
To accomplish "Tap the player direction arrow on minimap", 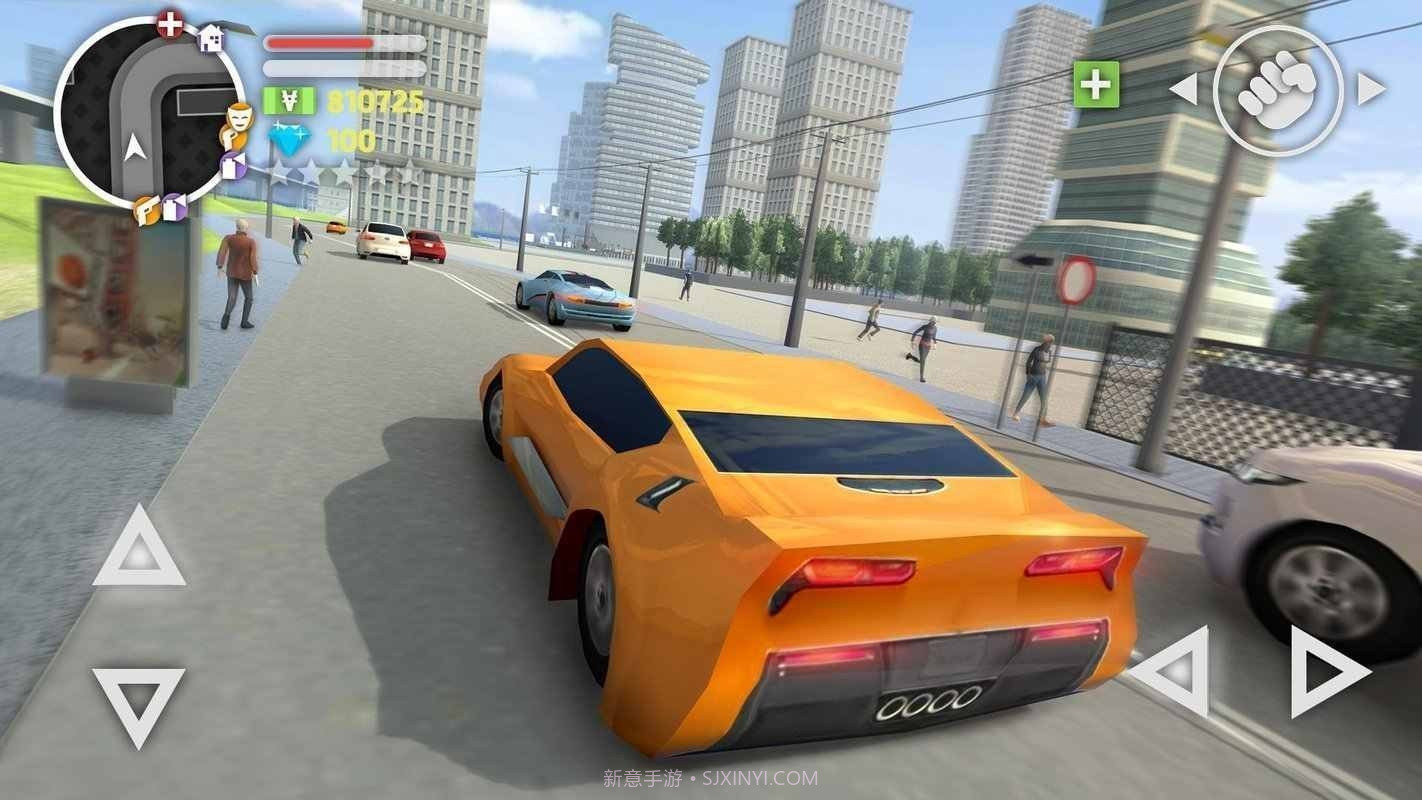I will tap(135, 144).
